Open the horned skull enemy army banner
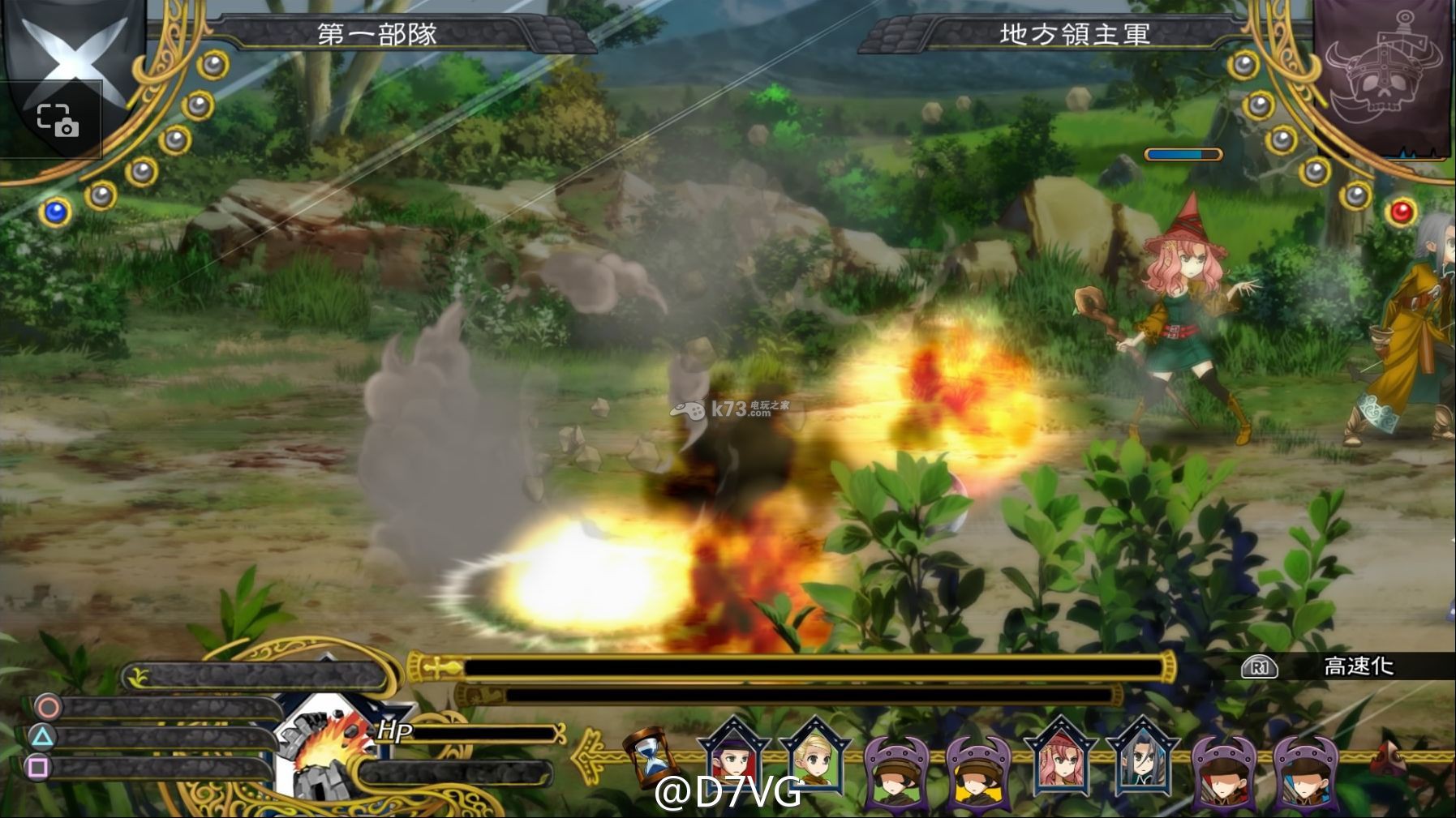This screenshot has height=818, width=1456. [x=1381, y=78]
